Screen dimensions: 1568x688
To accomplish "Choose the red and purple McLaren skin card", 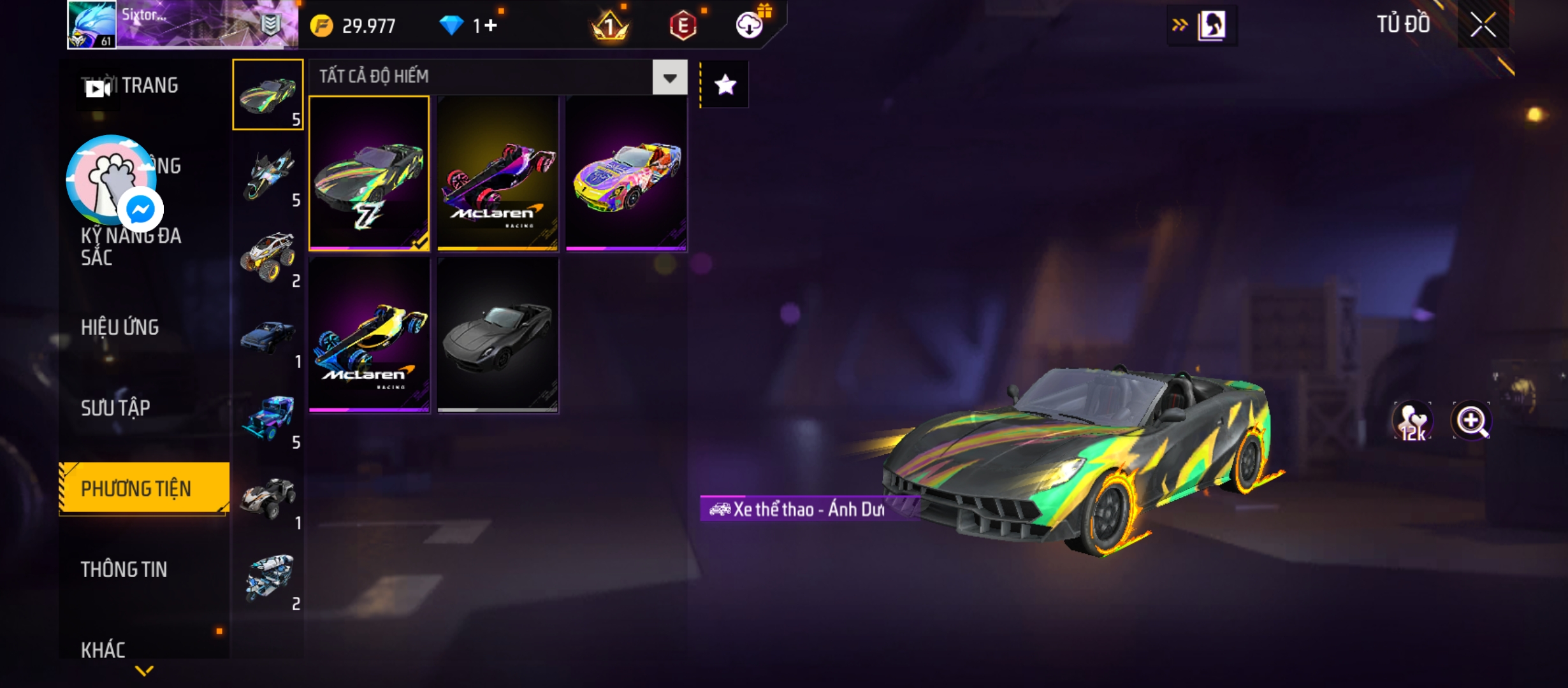I will 498,173.
